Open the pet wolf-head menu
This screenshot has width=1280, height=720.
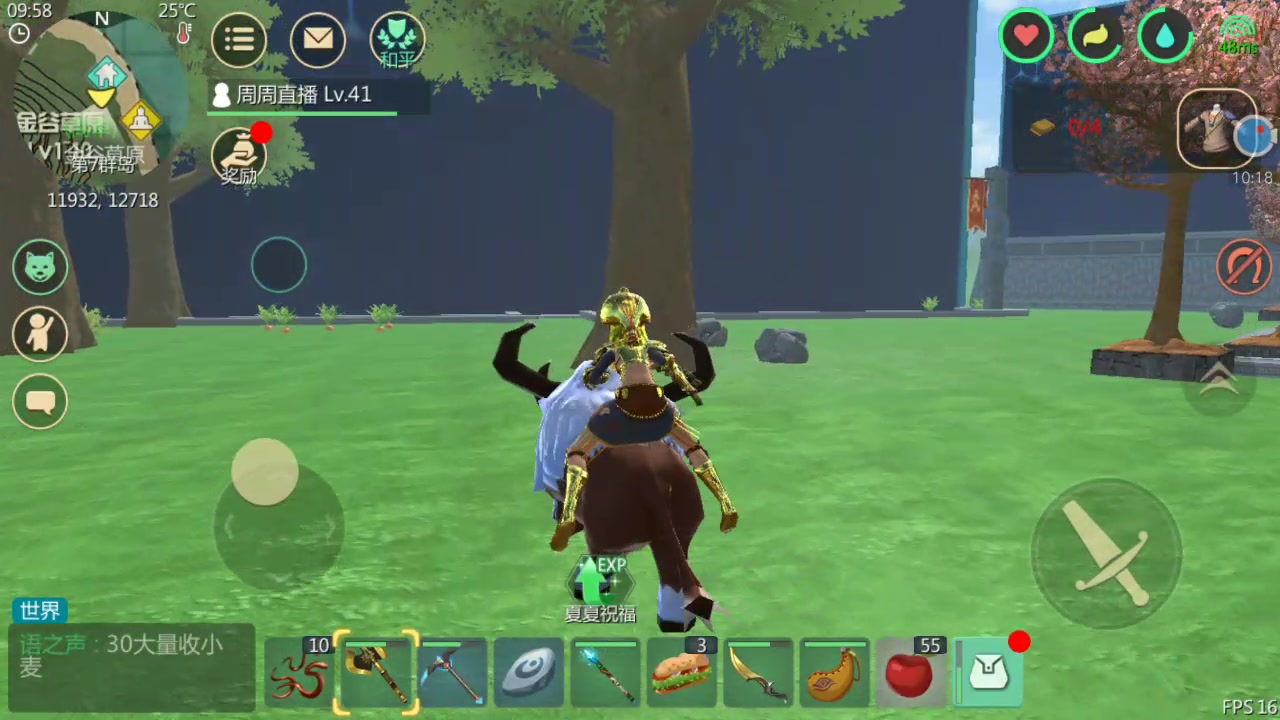click(40, 268)
